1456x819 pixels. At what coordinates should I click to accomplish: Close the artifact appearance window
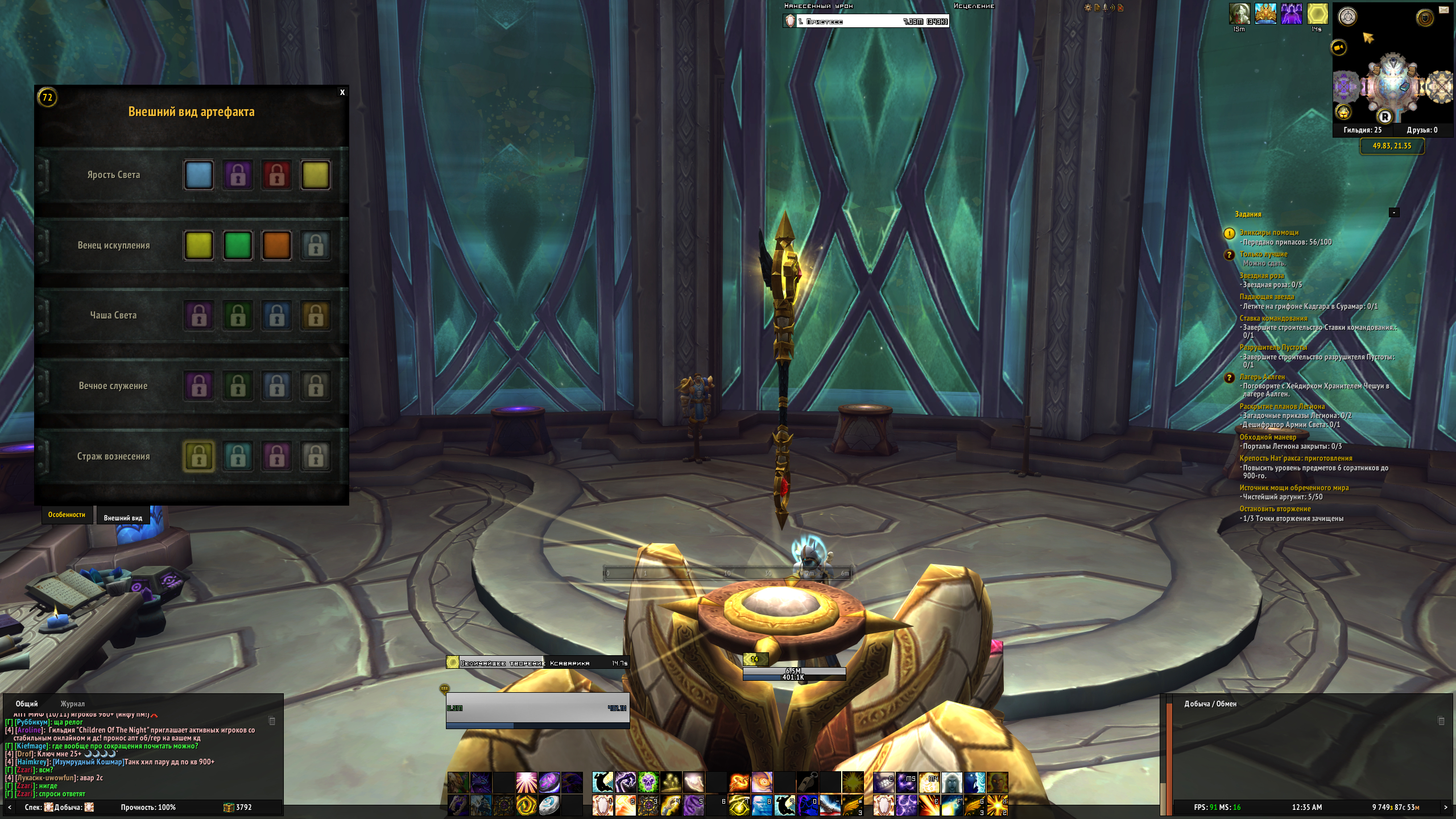(x=342, y=92)
